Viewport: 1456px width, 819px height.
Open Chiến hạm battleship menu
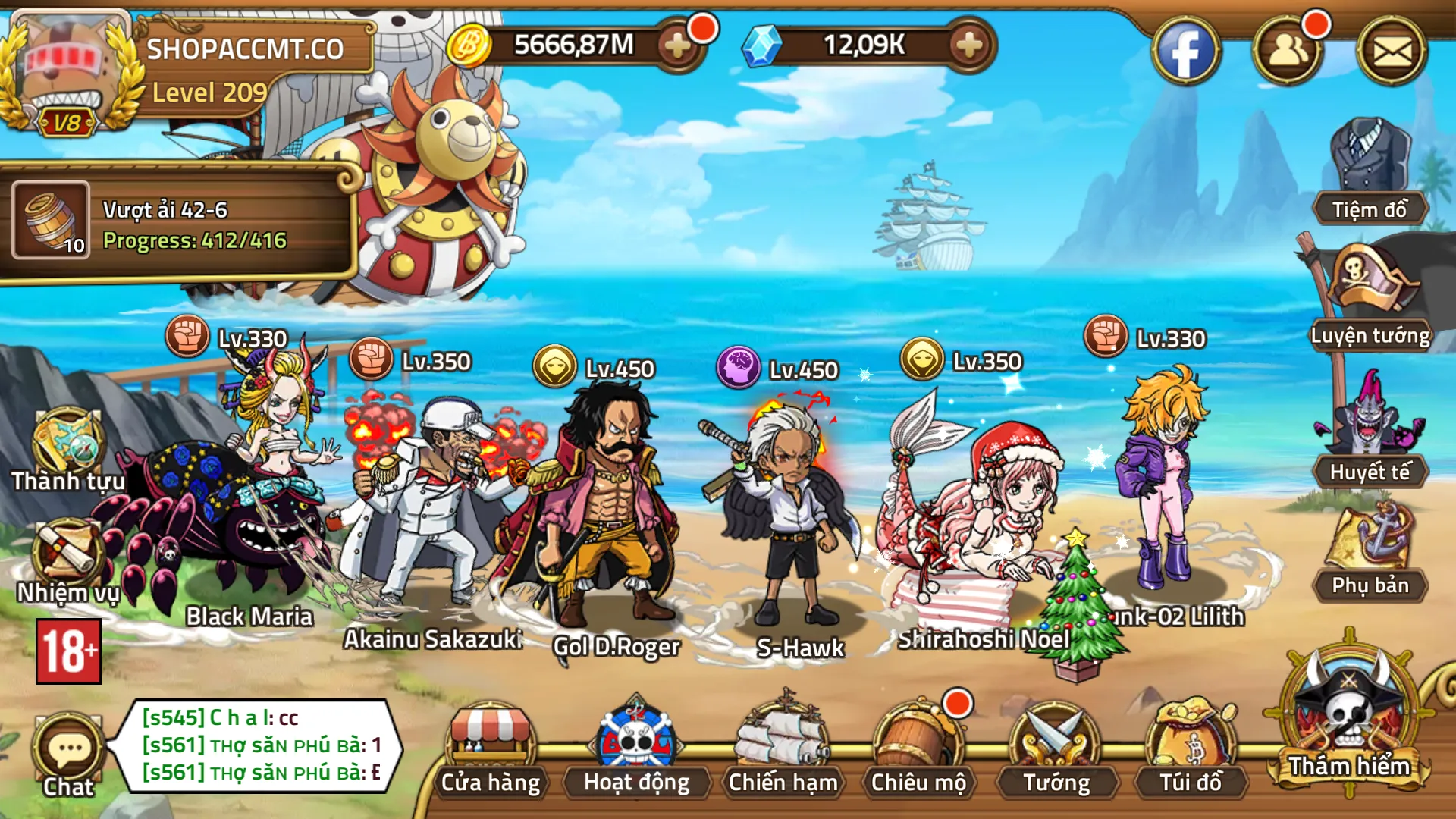783,751
